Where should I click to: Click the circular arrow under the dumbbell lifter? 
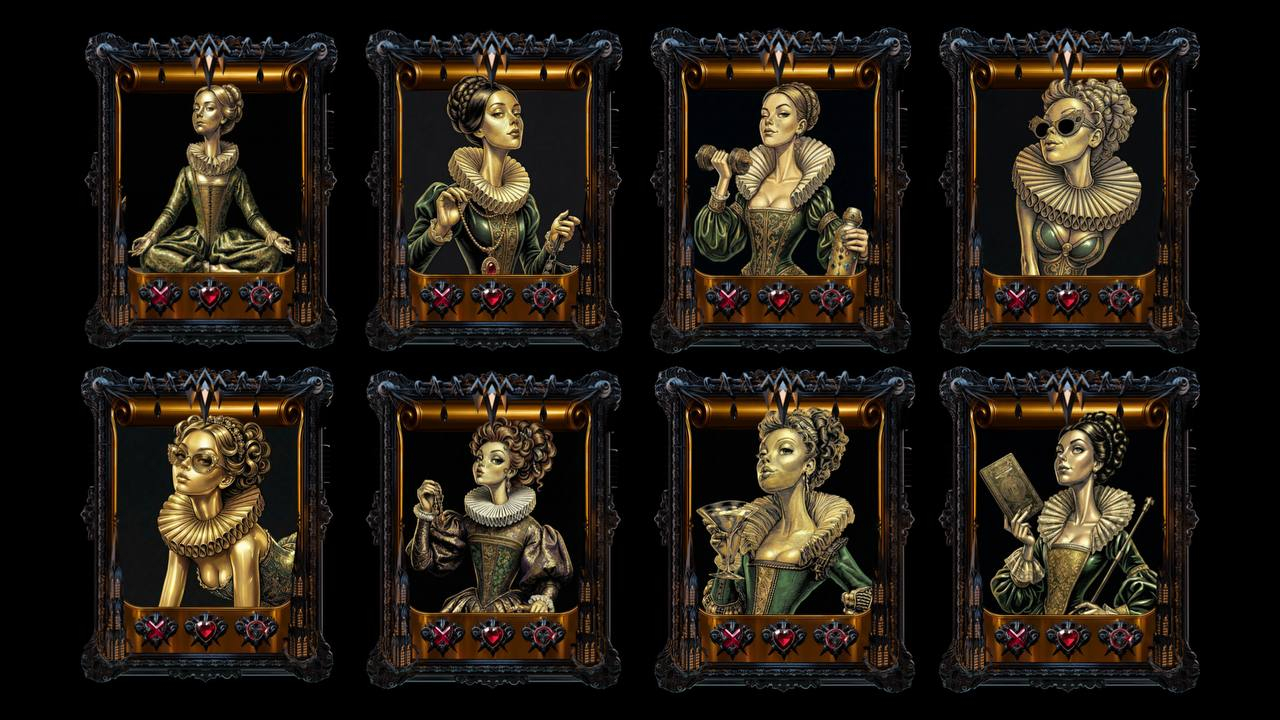click(831, 298)
